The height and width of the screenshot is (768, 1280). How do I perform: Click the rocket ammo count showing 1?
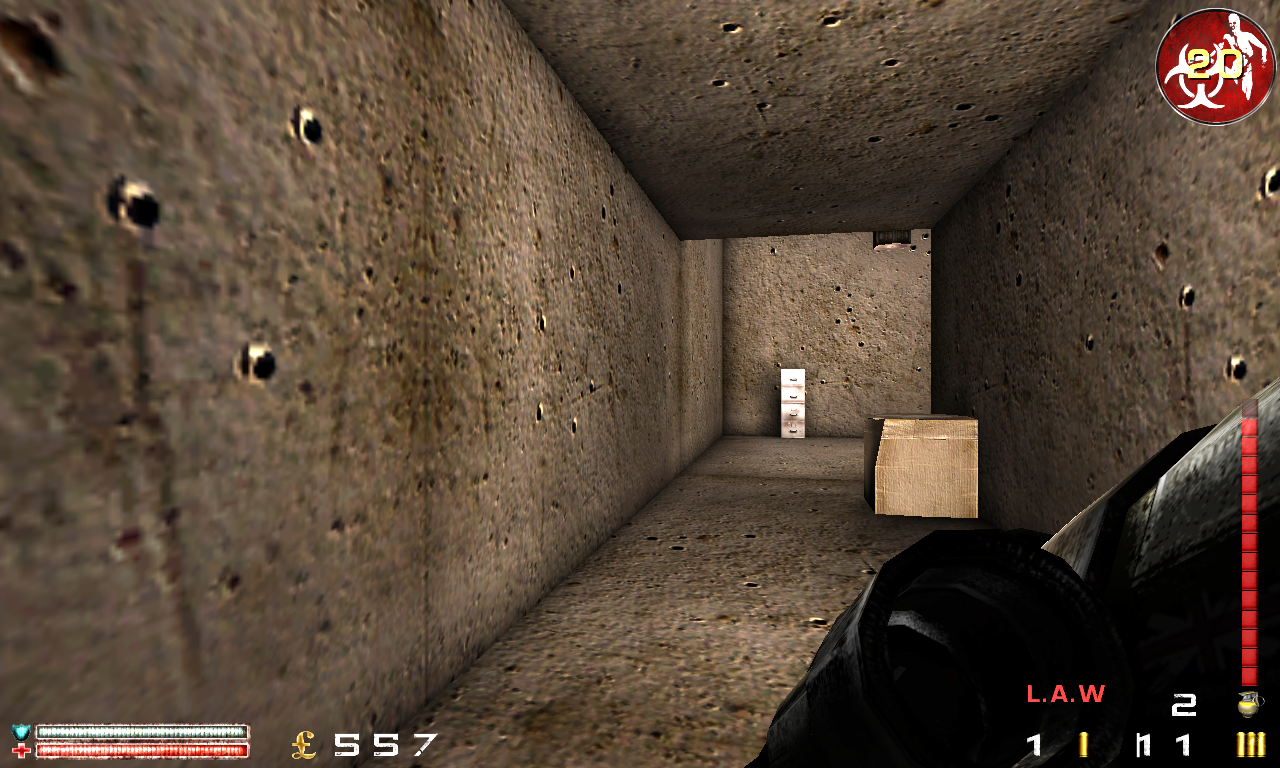point(1034,745)
